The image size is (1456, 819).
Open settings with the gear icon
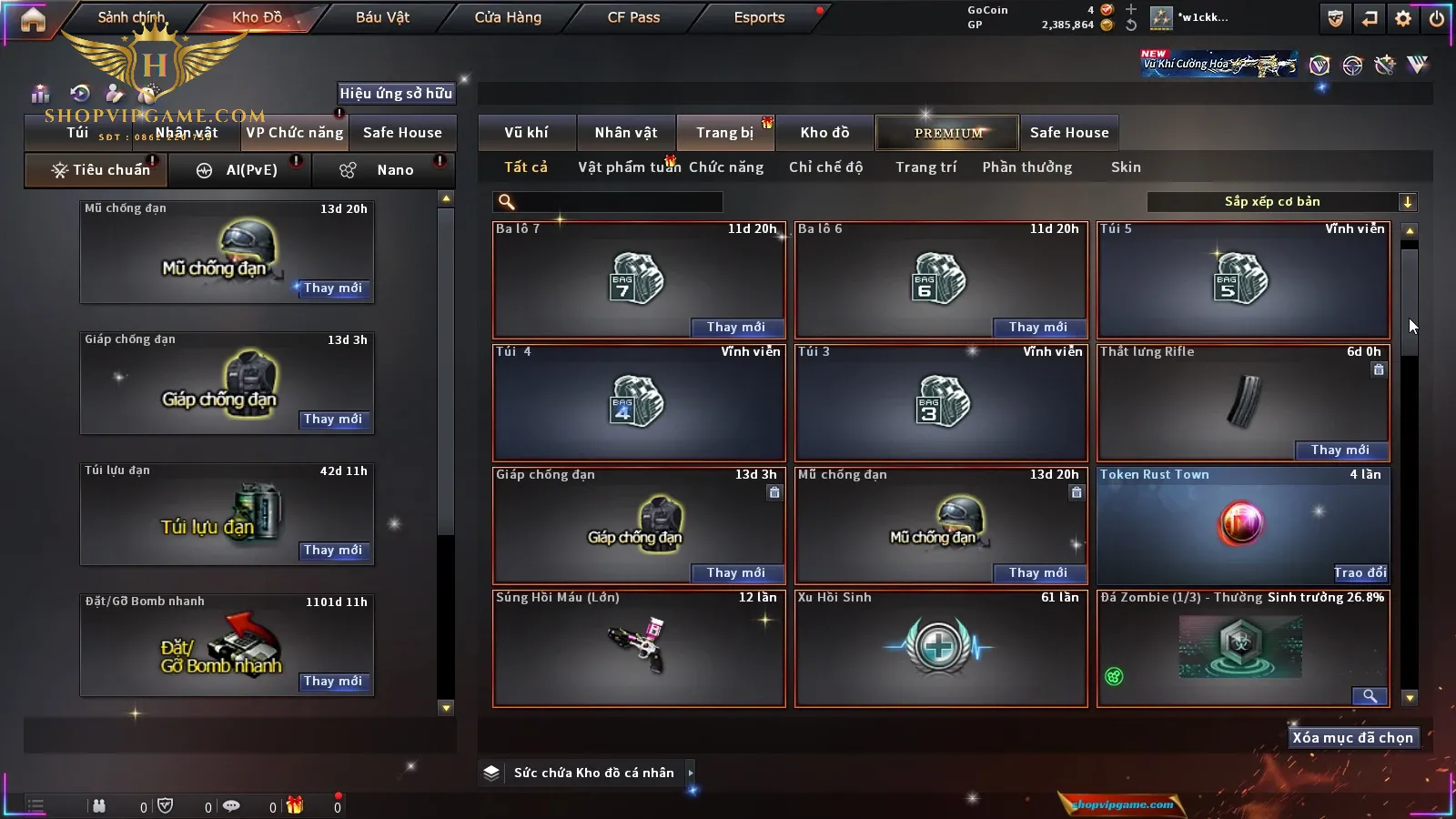tap(1403, 18)
